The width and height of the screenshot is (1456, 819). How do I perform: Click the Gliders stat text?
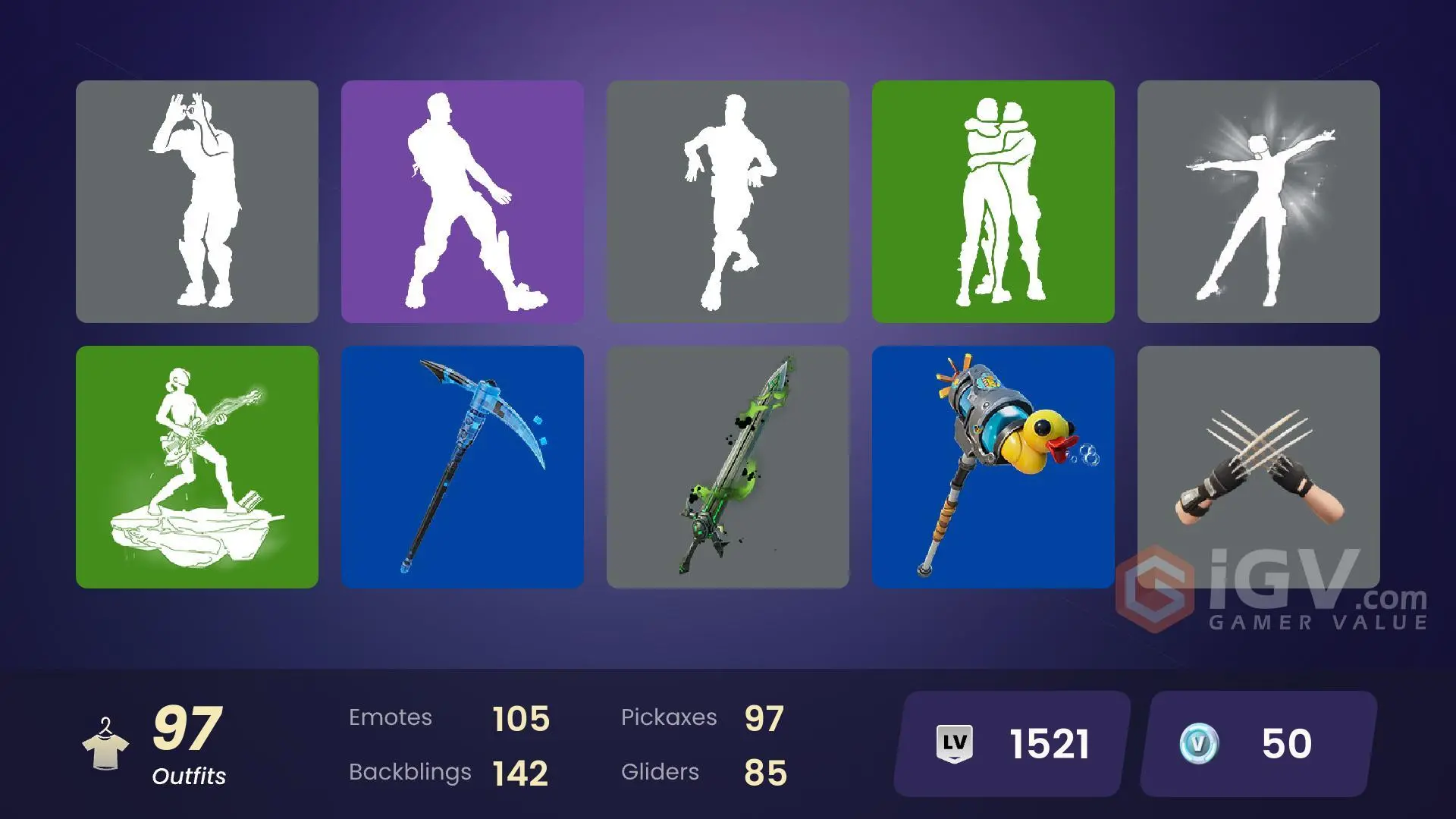click(660, 772)
